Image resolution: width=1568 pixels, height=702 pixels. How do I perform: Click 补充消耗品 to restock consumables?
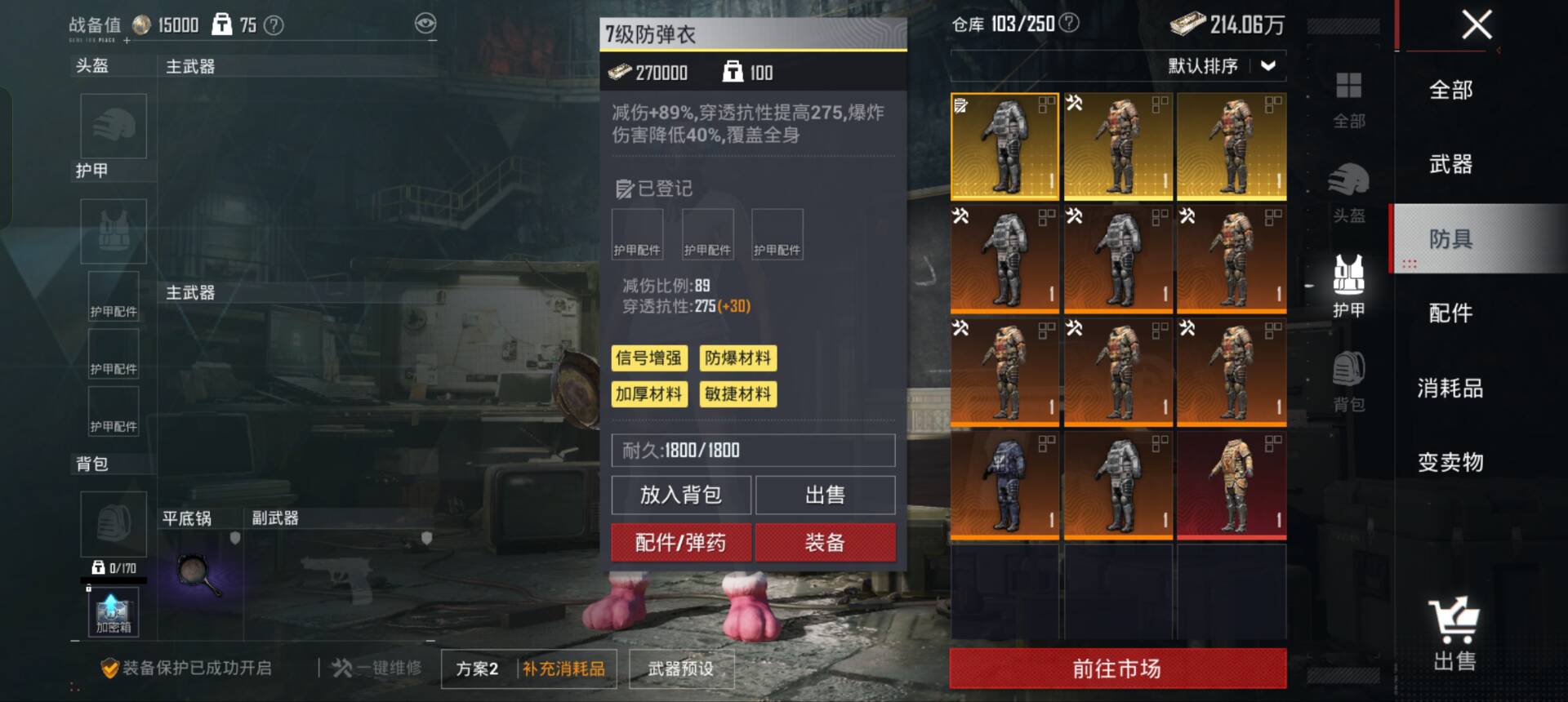[563, 669]
